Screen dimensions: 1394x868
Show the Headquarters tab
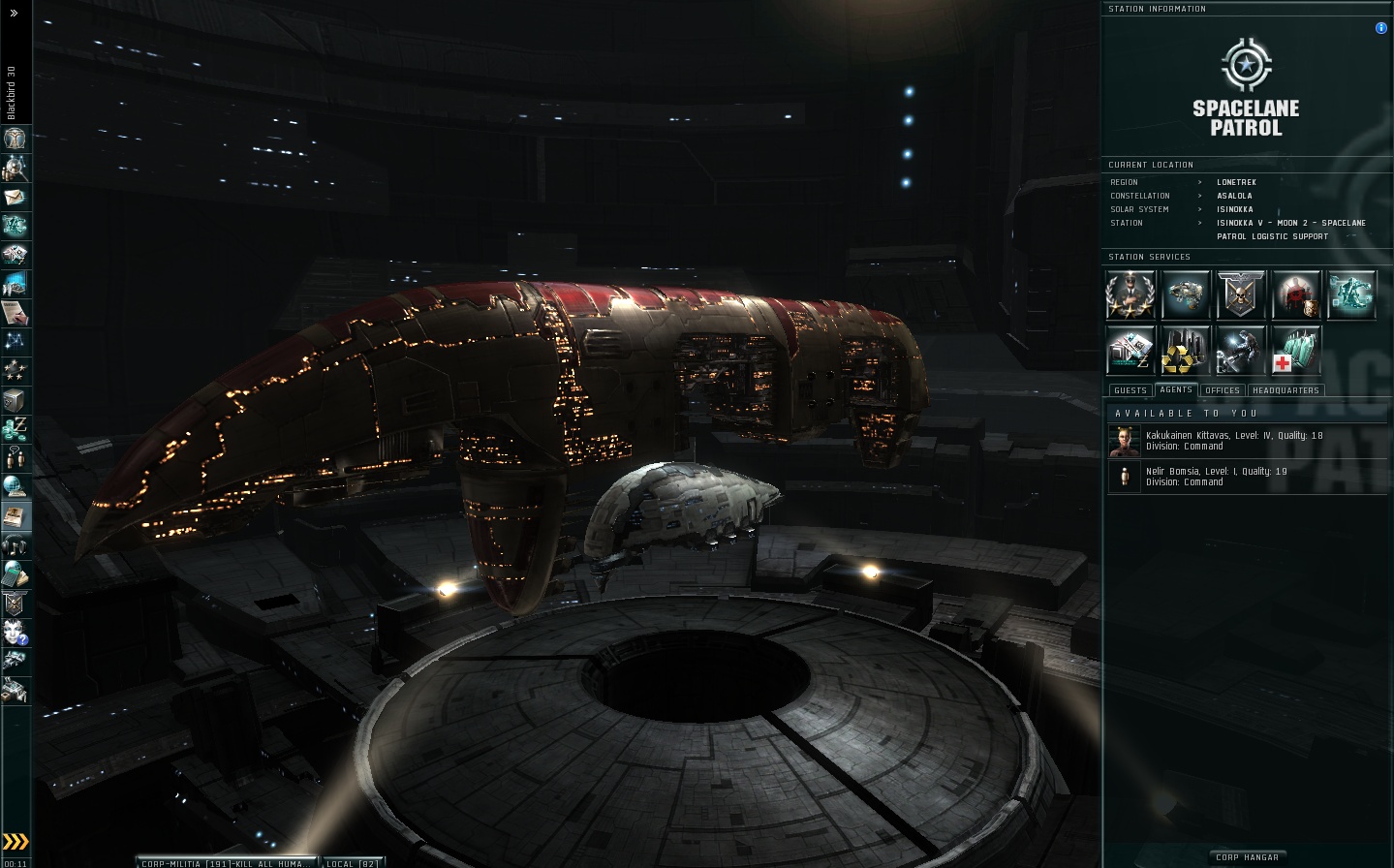point(1286,390)
